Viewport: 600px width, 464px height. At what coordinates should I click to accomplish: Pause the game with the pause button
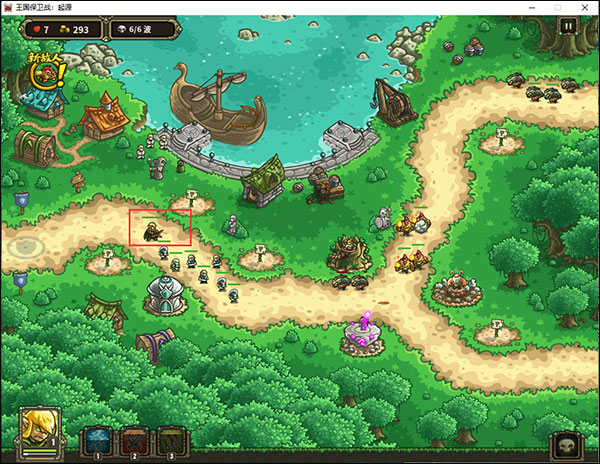(x=568, y=27)
